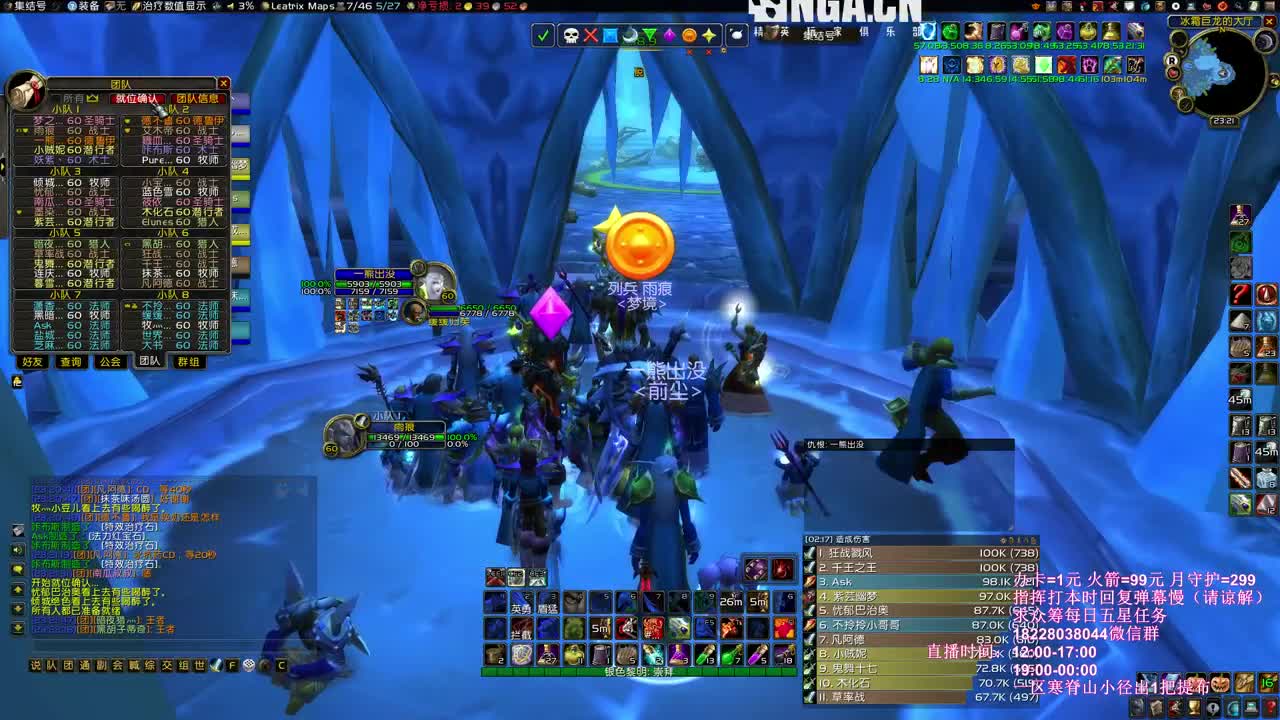Use the green potion on the action bar
This screenshot has height=720, width=1280.
[730, 653]
